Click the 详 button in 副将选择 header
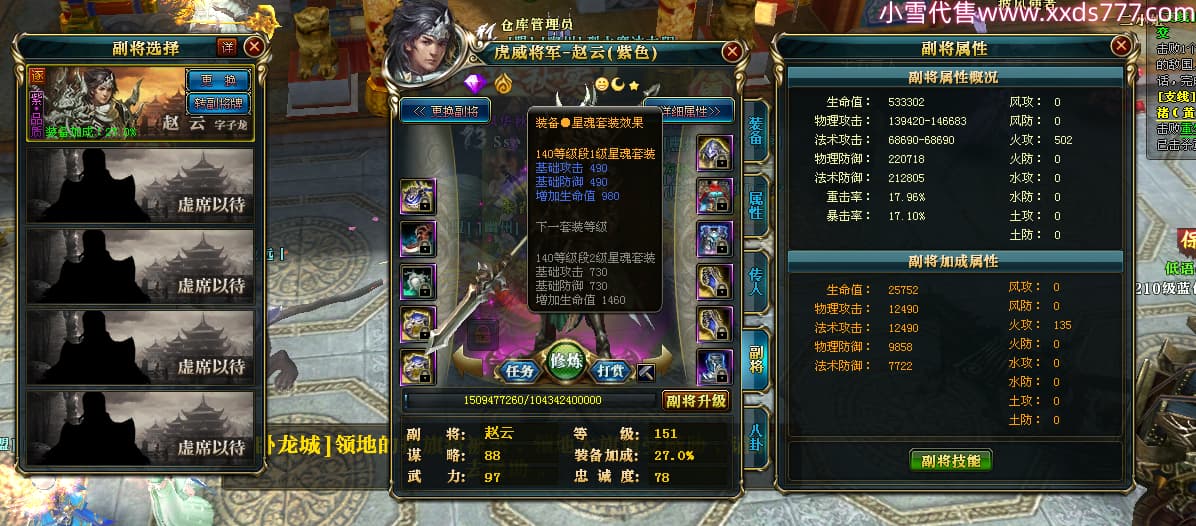The height and width of the screenshot is (526, 1196). coord(227,47)
